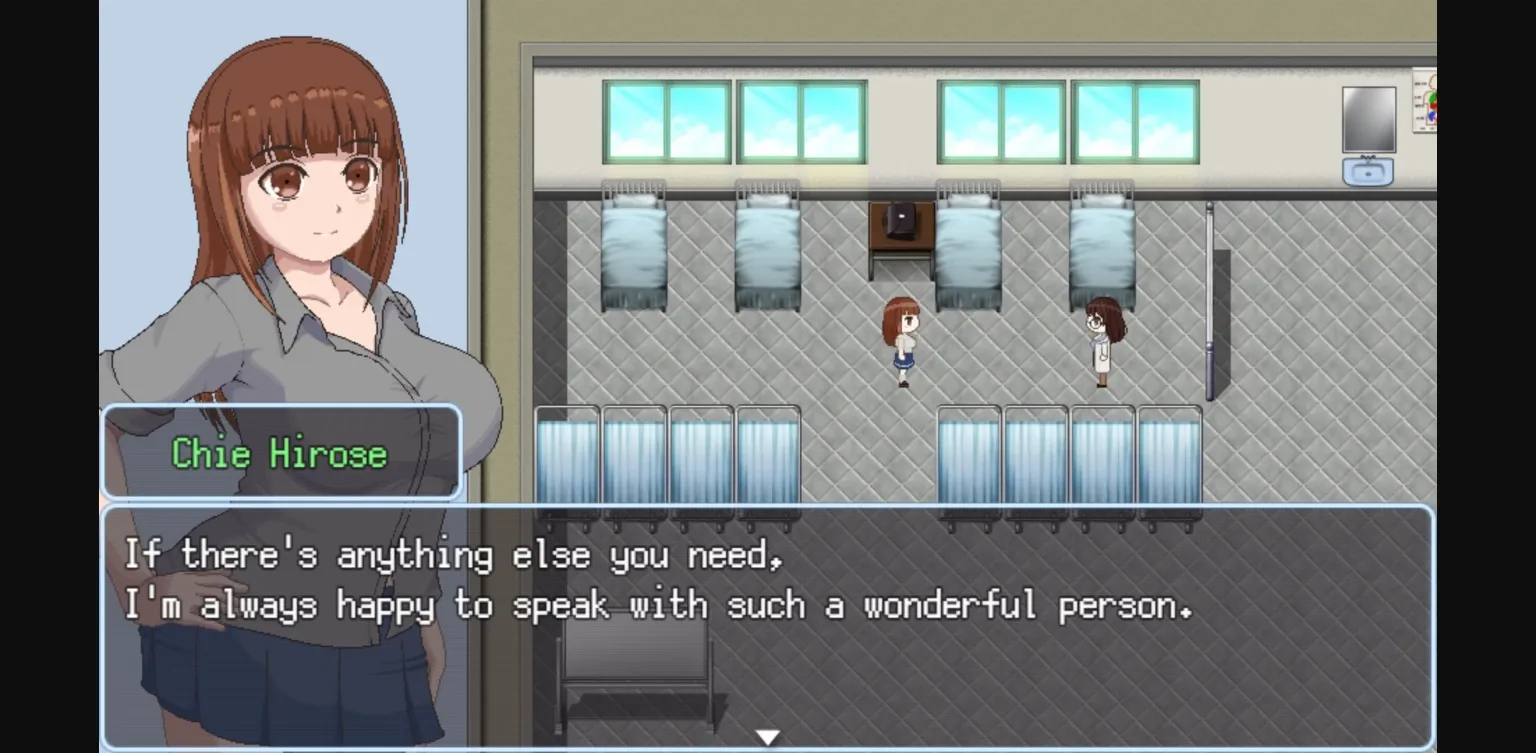Click the blue wash sink
The width and height of the screenshot is (1536, 753).
click(x=1368, y=172)
